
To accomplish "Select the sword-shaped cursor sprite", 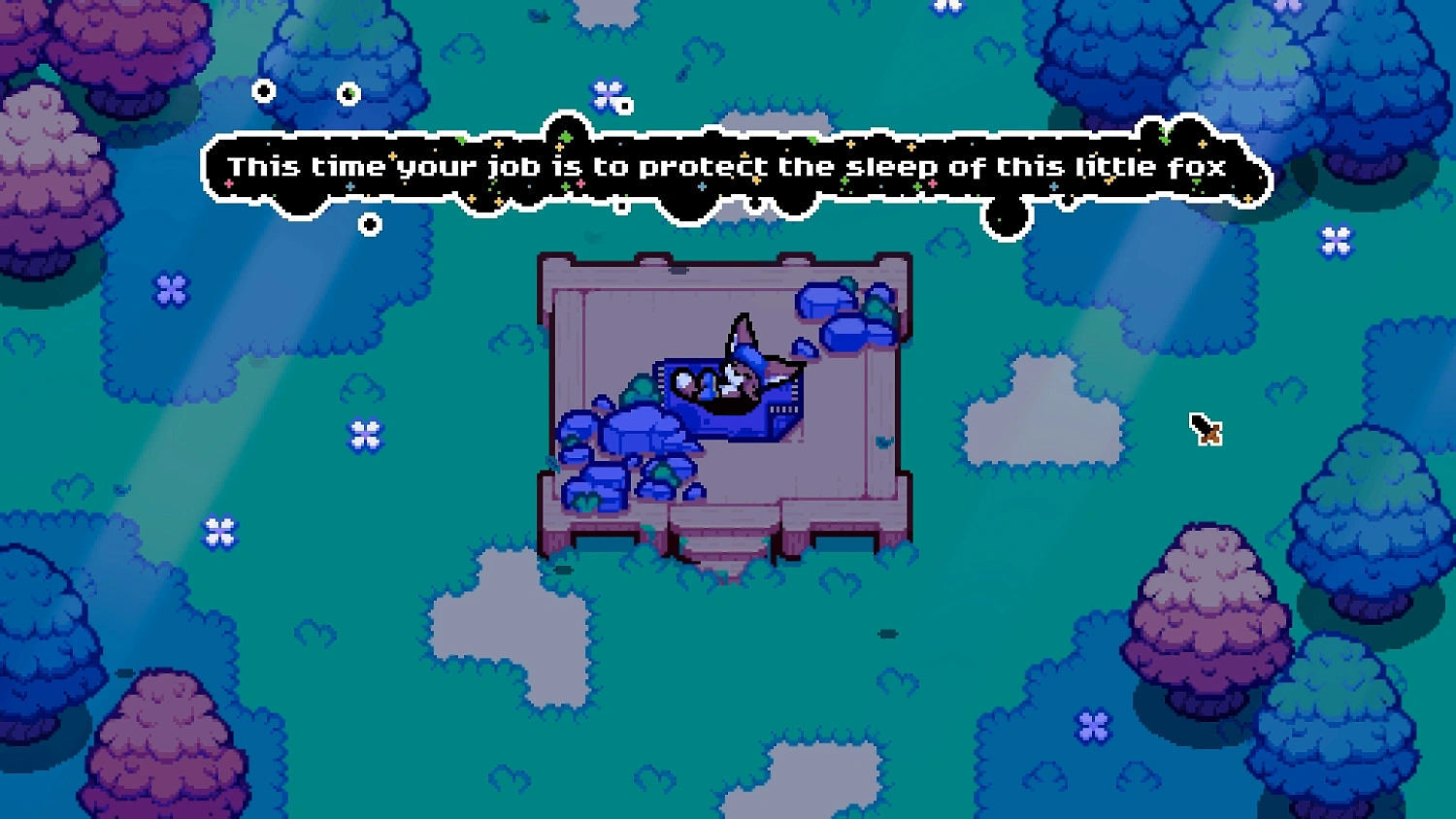I will 1206,431.
